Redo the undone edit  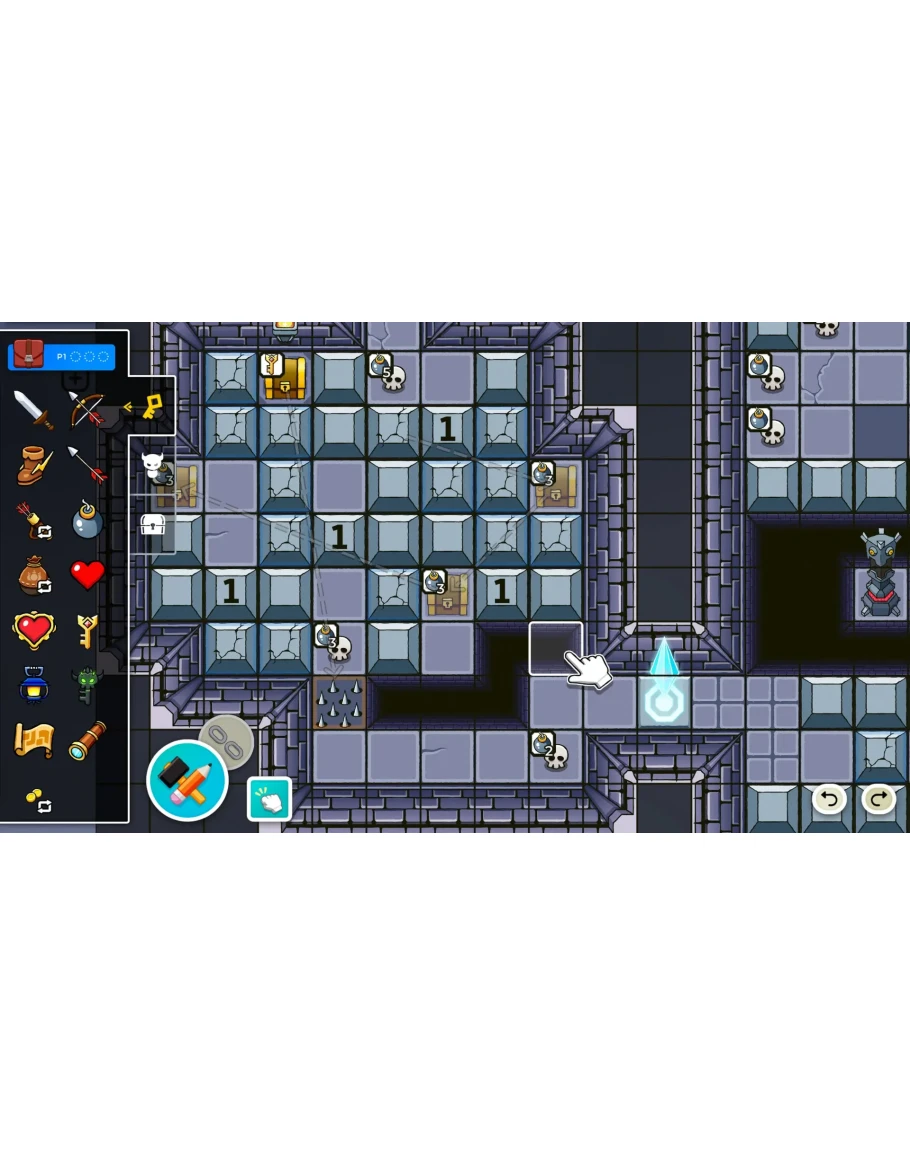click(x=878, y=798)
